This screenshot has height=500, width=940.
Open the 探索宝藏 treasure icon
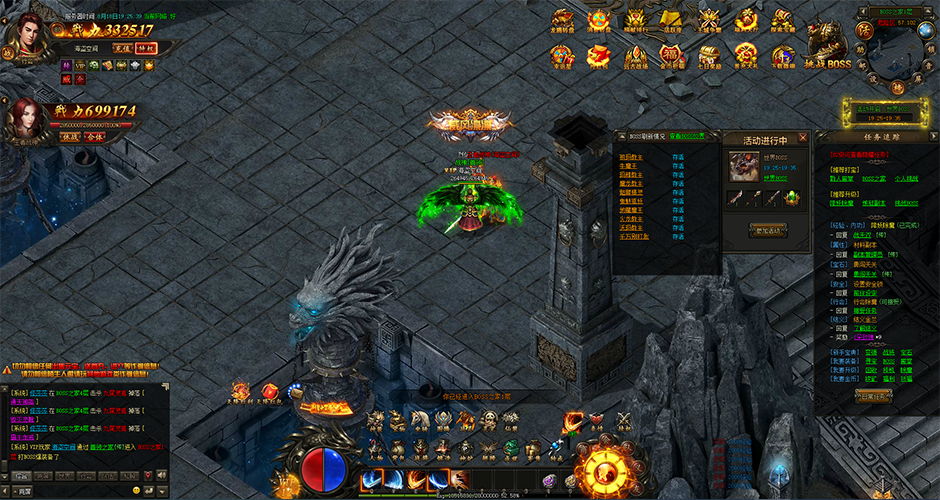(783, 20)
